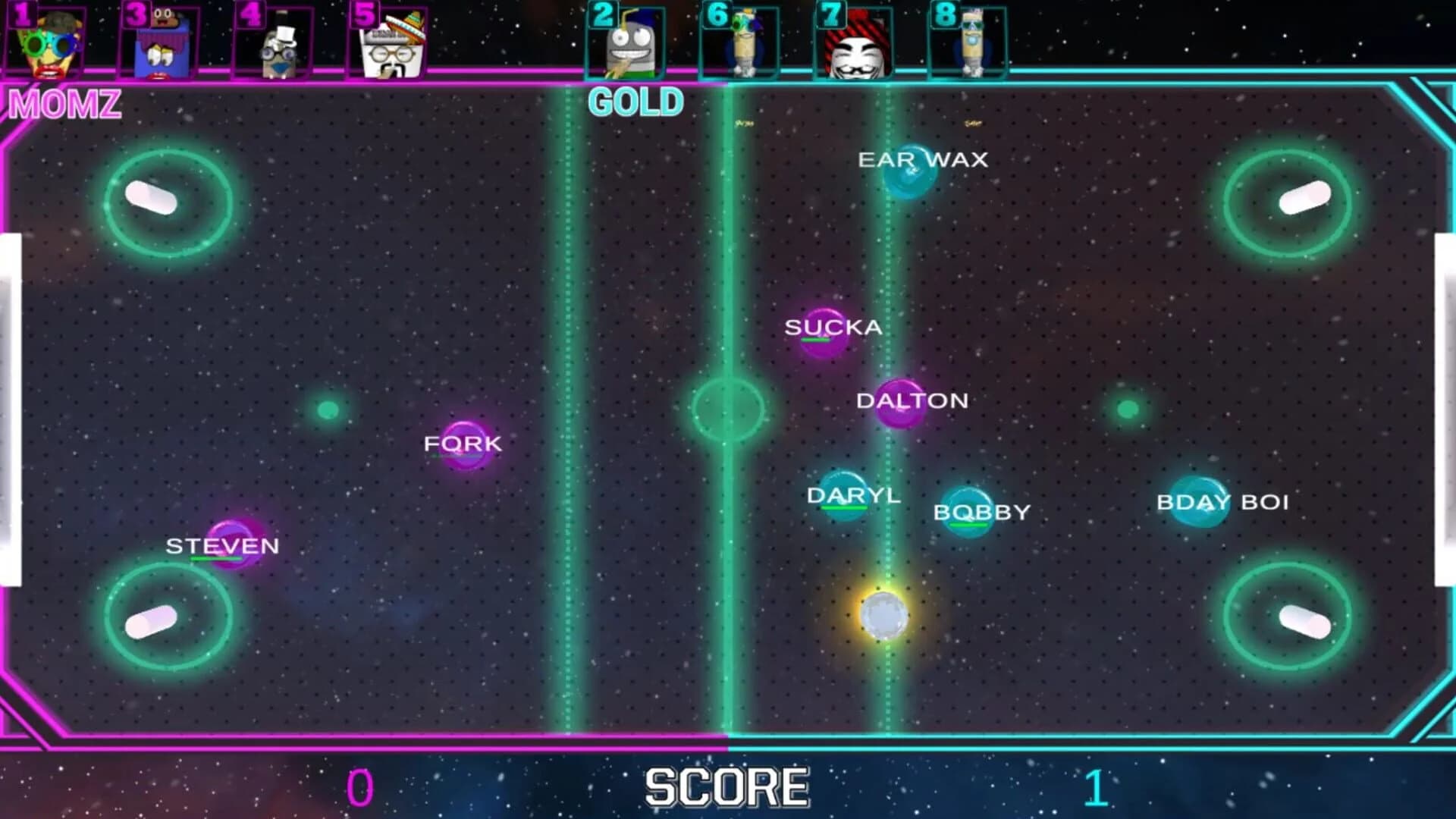The image size is (1456, 819).
Task: Click the center circle of the arena
Action: click(x=726, y=409)
